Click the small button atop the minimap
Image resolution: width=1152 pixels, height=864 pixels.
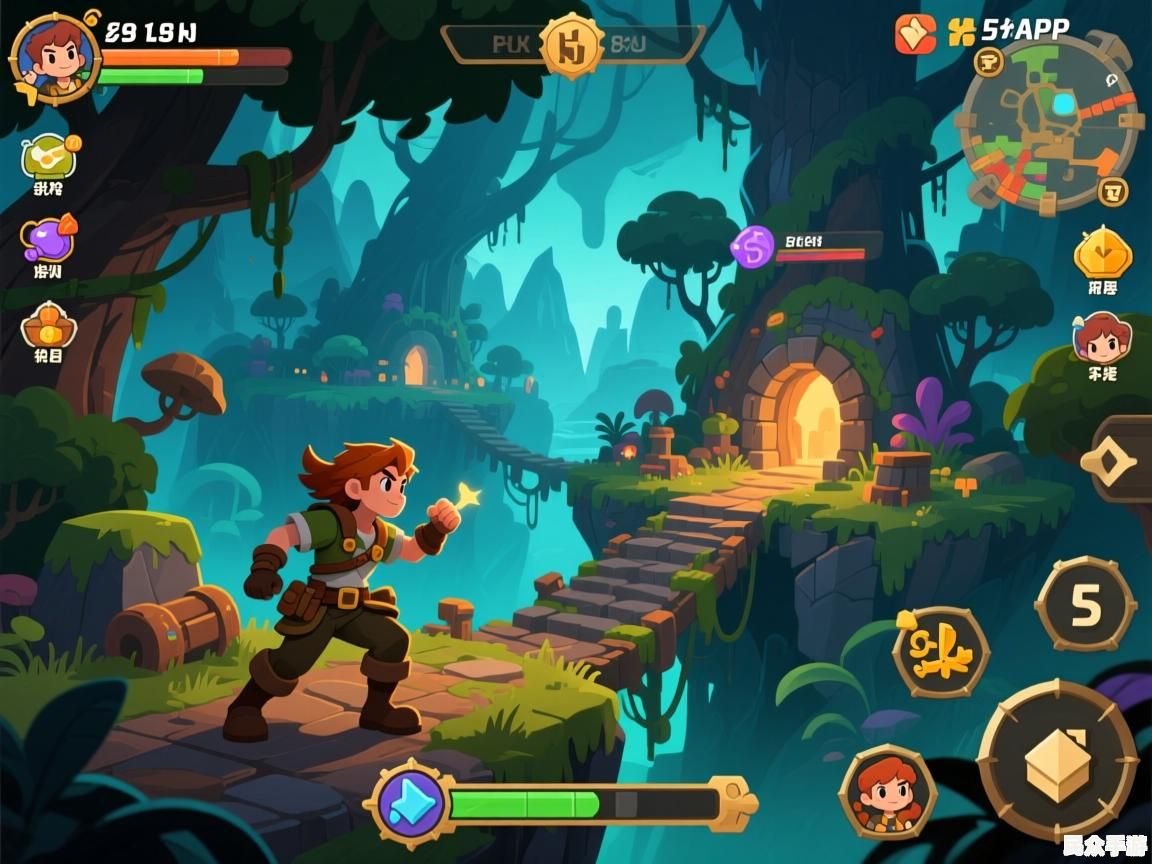[x=989, y=62]
